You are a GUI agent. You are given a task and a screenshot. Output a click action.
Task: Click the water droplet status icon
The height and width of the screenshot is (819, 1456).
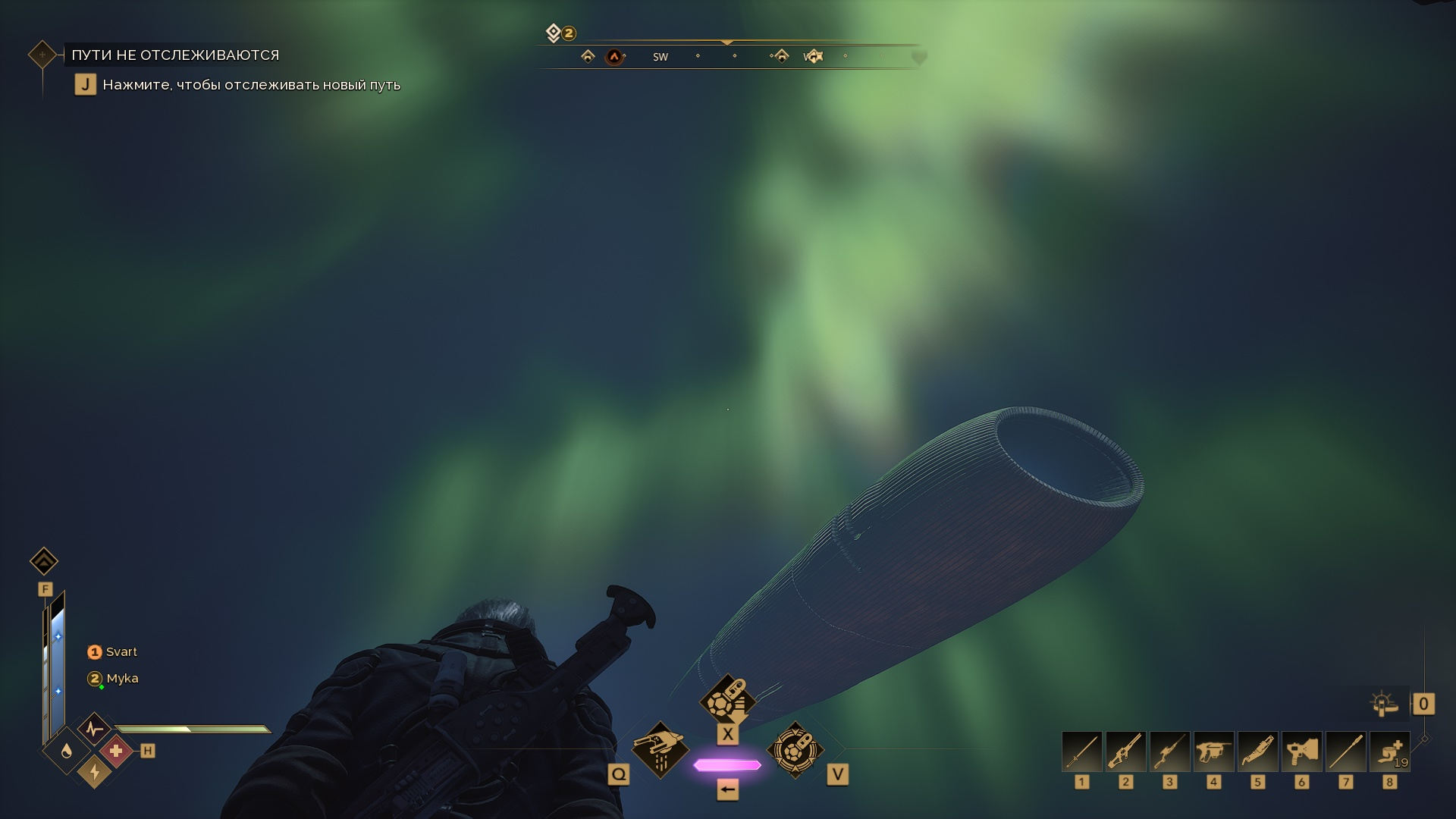67,751
